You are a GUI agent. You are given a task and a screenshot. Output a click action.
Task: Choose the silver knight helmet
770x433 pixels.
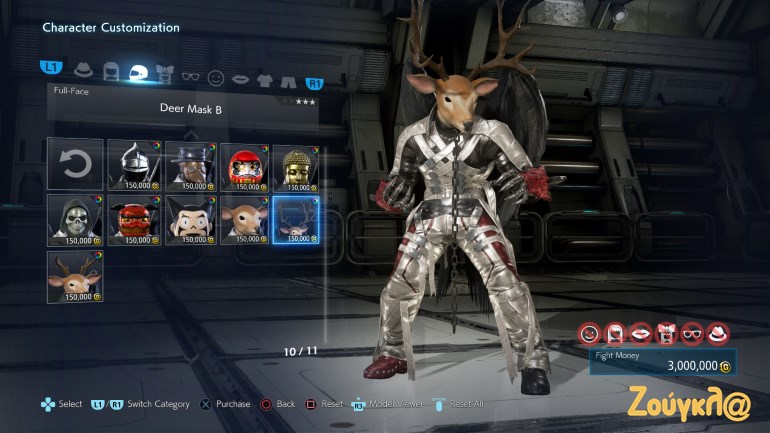coord(130,165)
